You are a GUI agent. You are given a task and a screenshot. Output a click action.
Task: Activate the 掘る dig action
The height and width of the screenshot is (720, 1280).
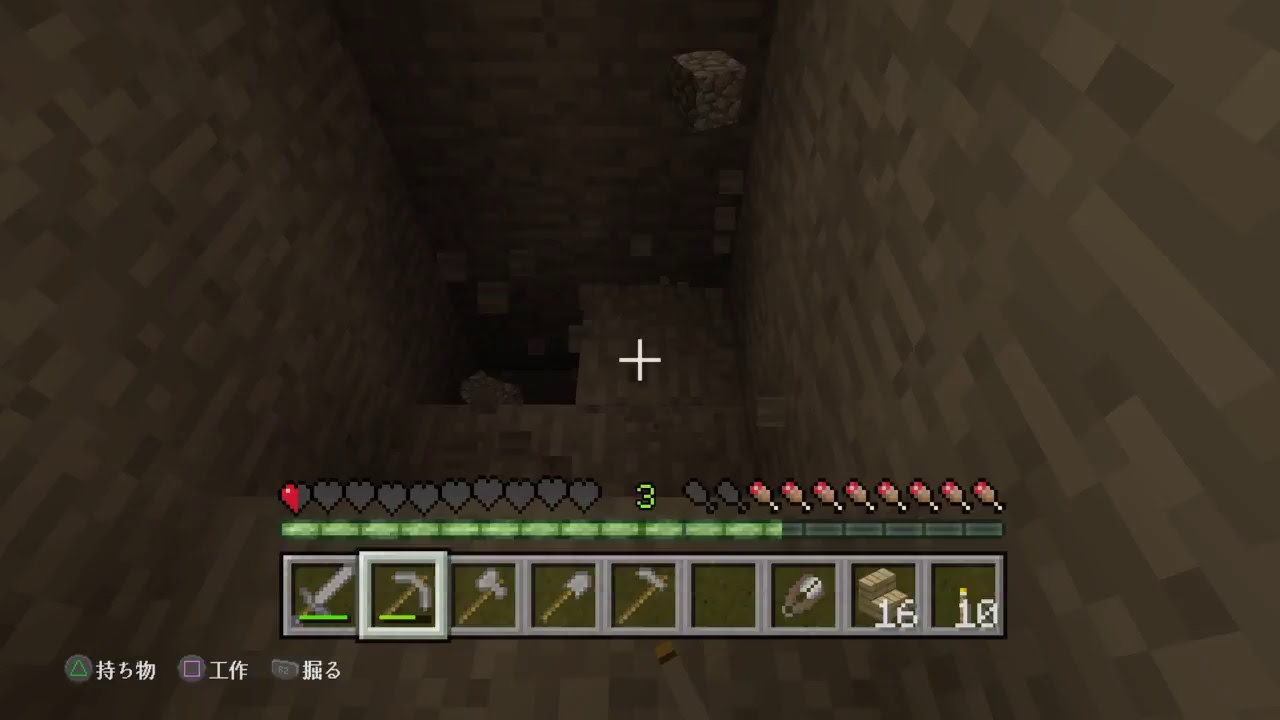pos(322,671)
